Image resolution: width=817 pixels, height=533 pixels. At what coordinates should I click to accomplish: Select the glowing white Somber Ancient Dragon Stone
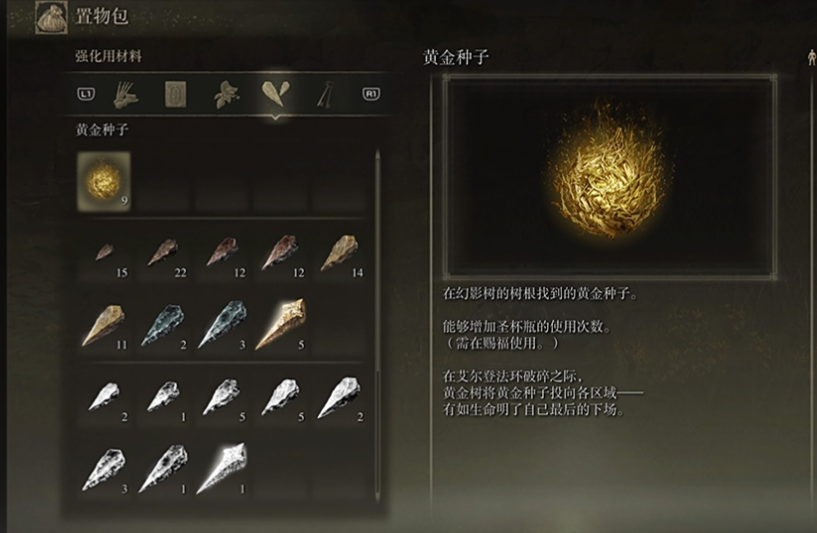click(221, 468)
